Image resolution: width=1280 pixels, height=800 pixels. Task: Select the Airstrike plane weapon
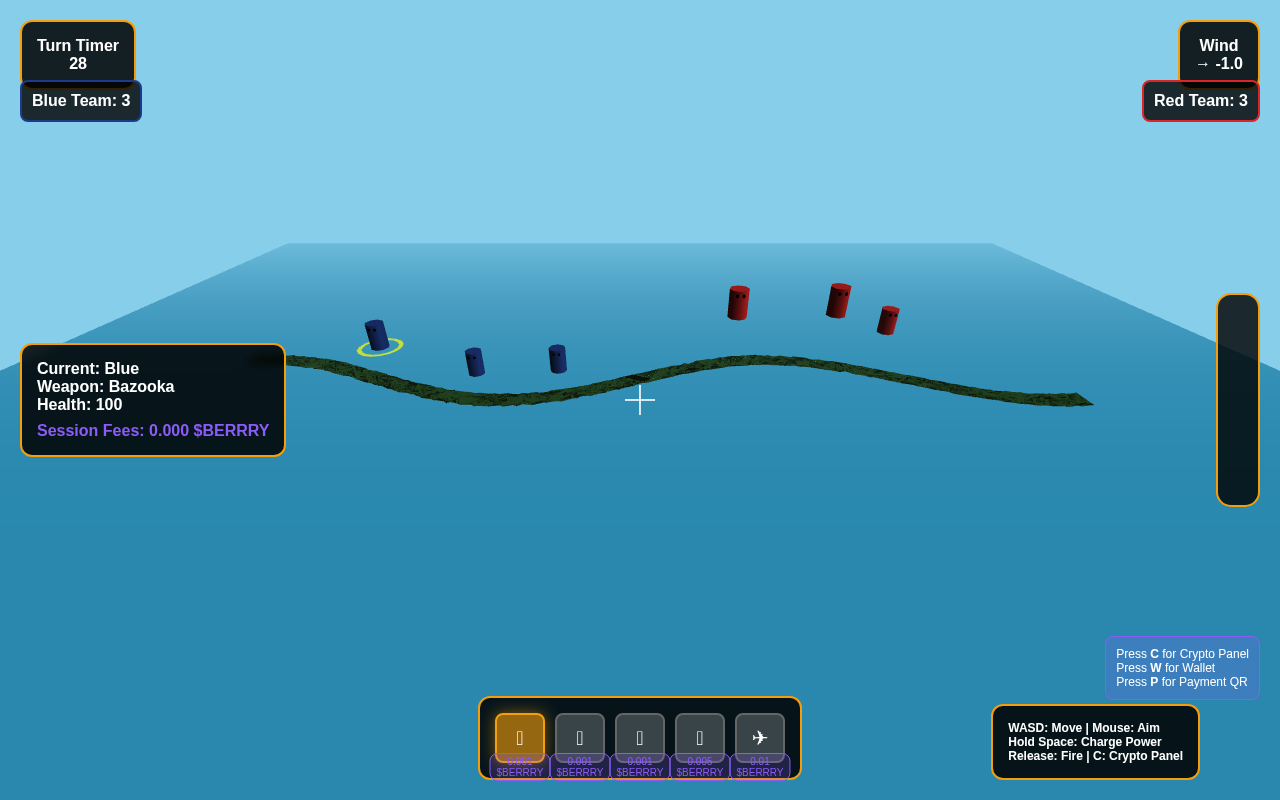(x=760, y=735)
